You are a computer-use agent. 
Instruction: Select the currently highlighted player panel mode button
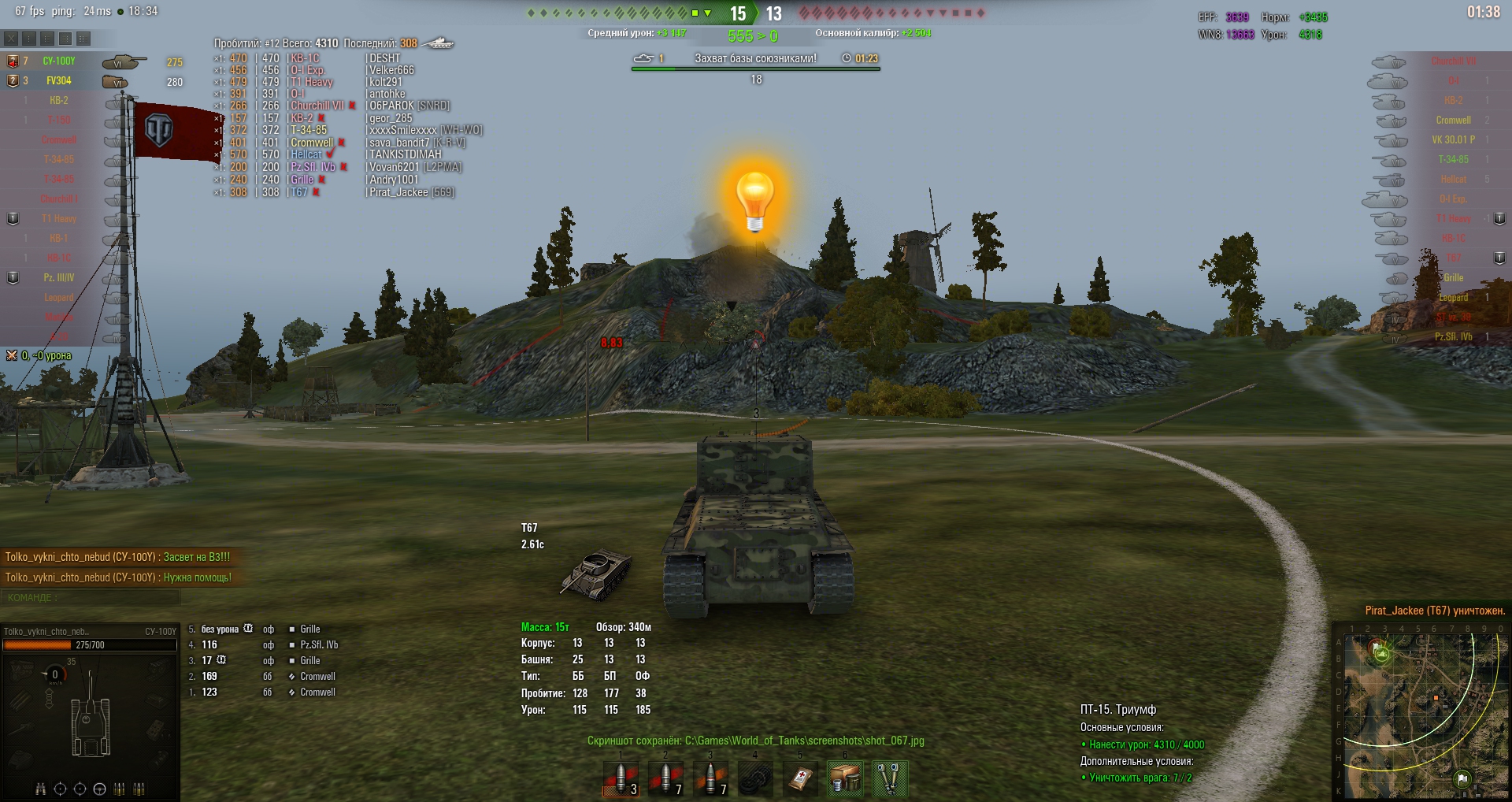[65, 38]
